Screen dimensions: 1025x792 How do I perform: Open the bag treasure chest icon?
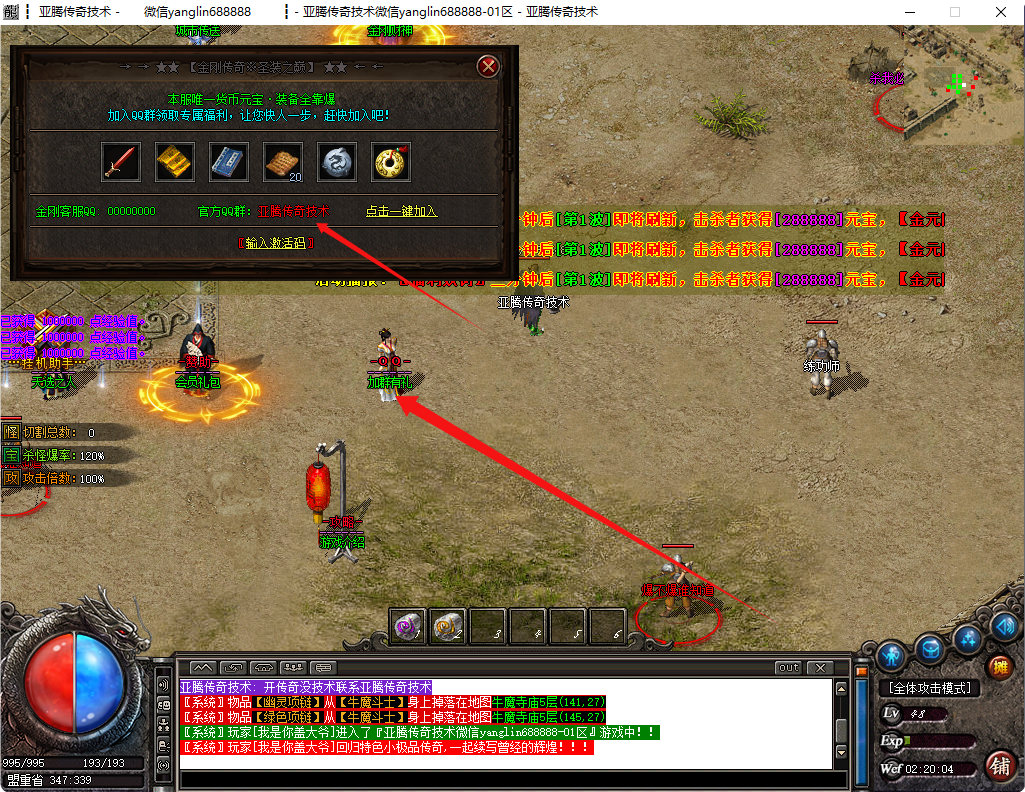[x=931, y=649]
